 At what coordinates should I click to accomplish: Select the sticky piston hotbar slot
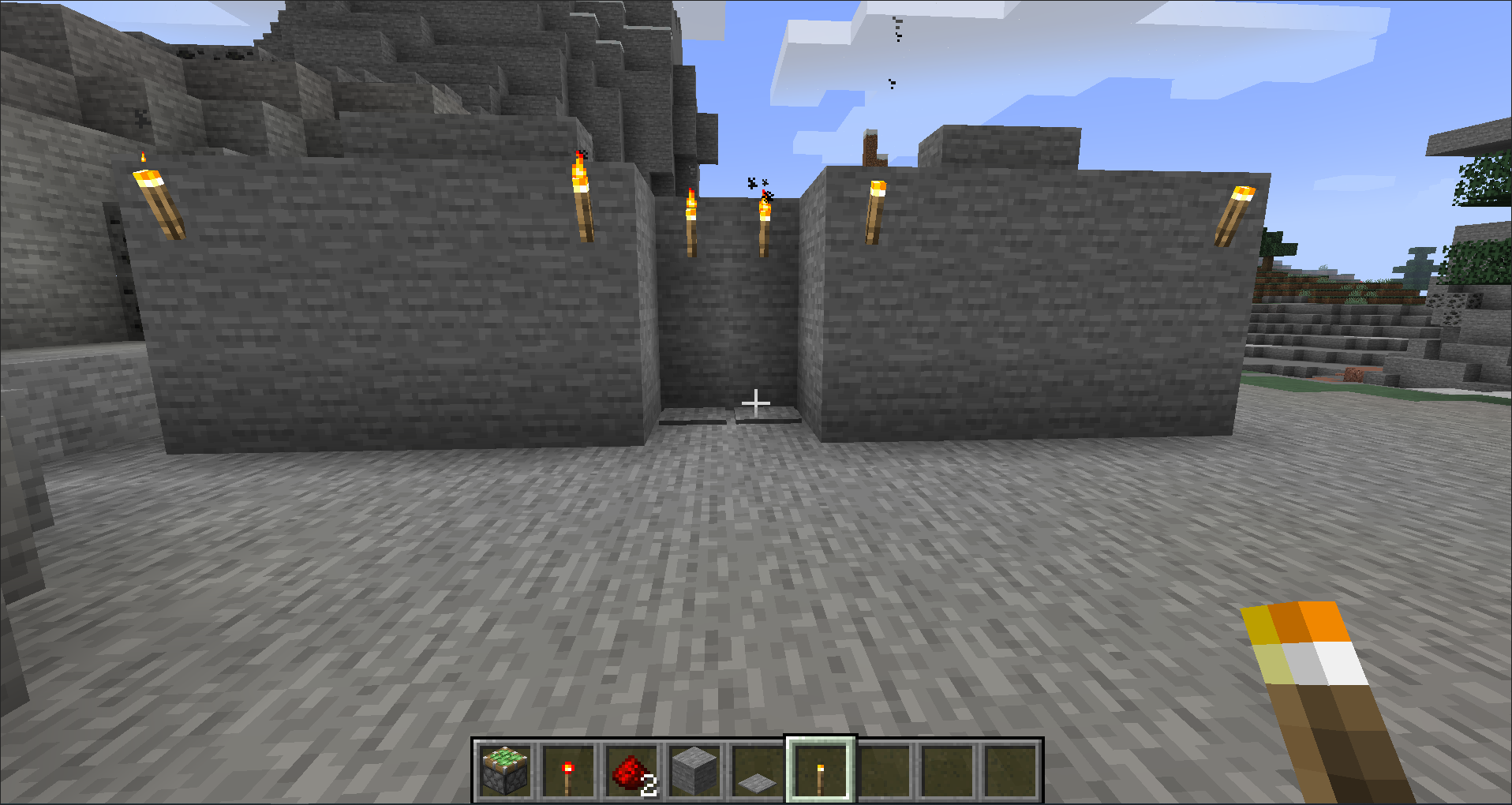point(505,770)
